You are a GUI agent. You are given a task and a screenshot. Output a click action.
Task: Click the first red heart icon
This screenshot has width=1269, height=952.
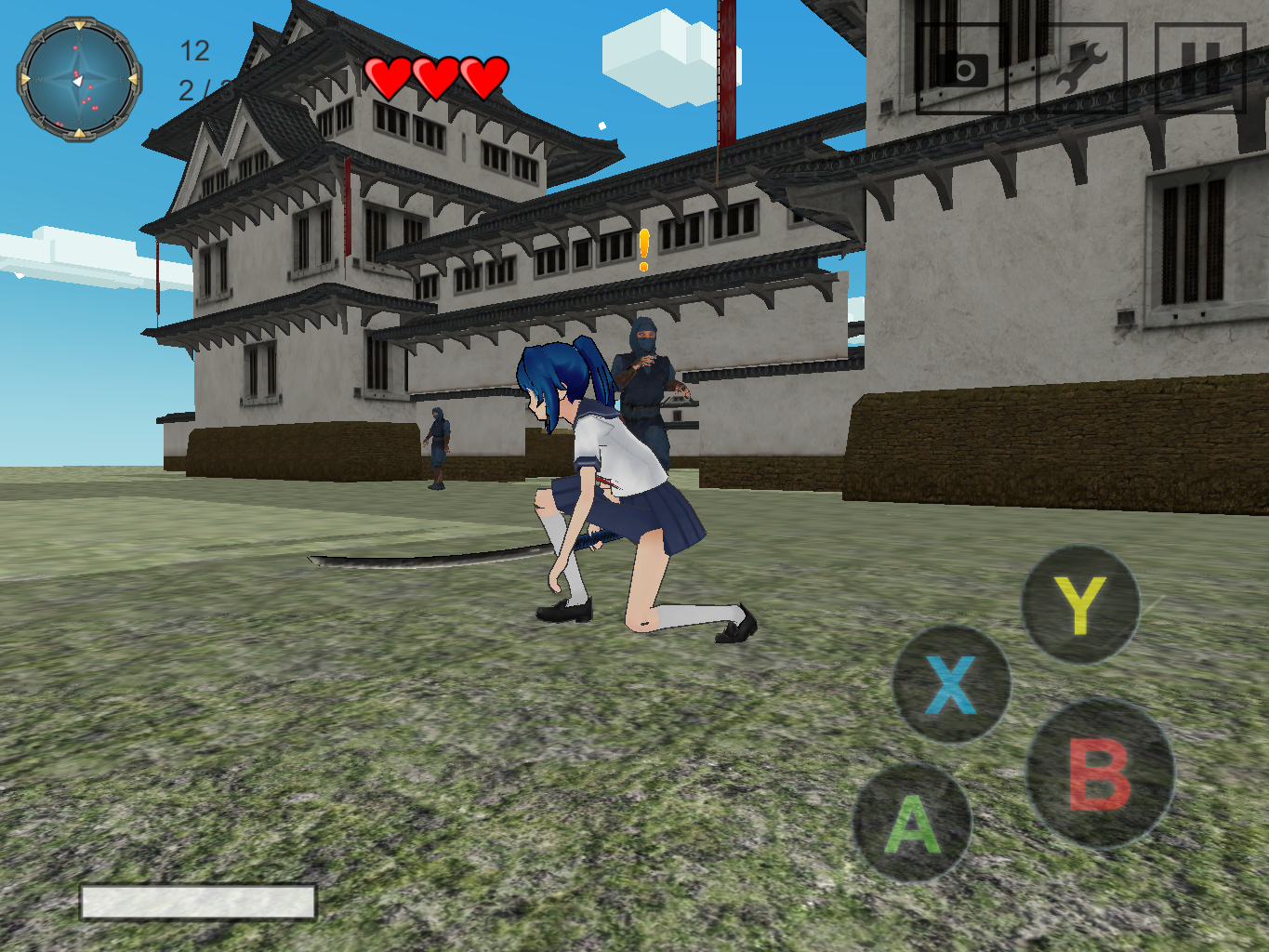[x=389, y=74]
